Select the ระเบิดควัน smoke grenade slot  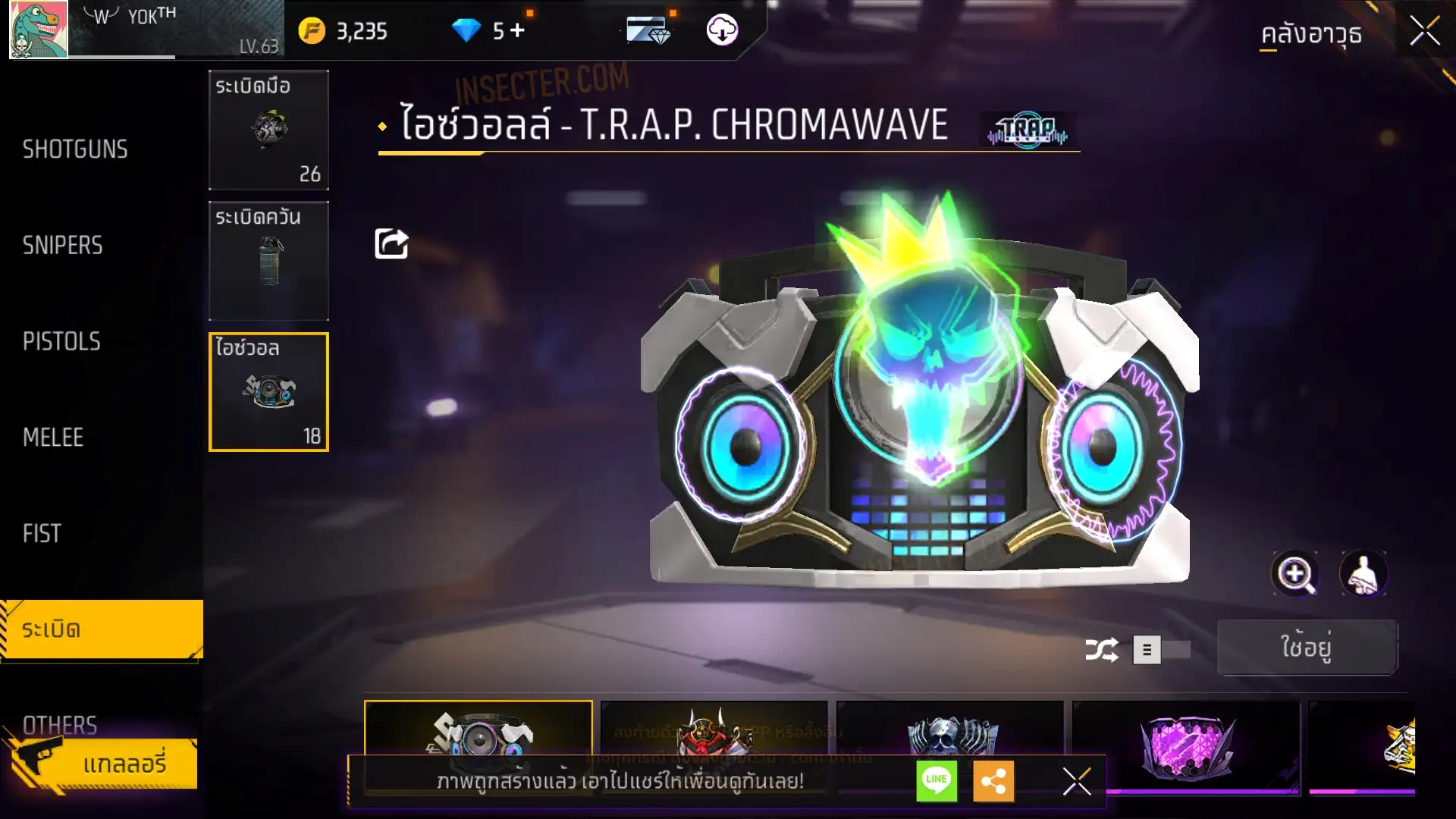coord(268,261)
